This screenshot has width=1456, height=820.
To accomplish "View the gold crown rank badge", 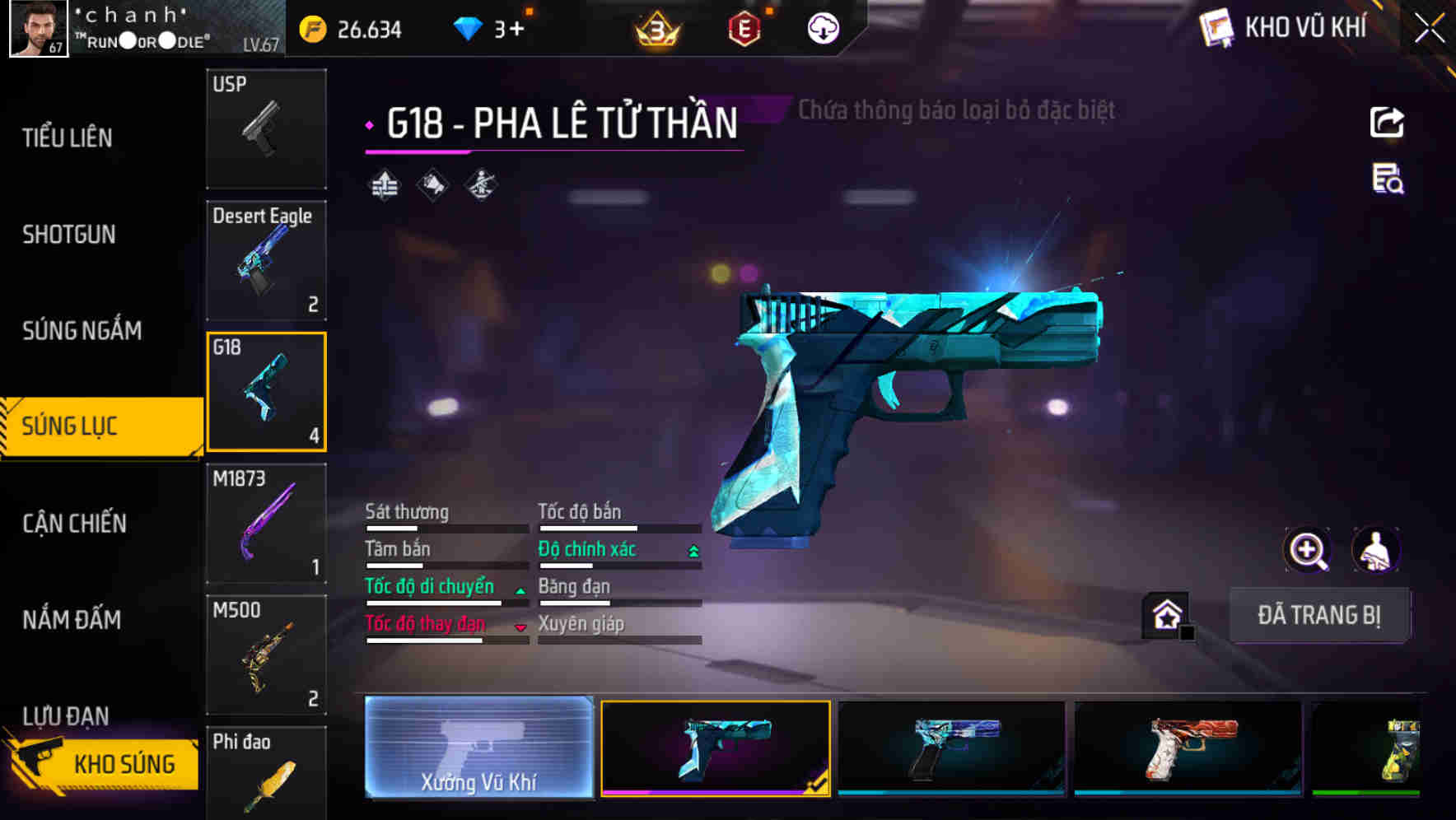I will 655,27.
